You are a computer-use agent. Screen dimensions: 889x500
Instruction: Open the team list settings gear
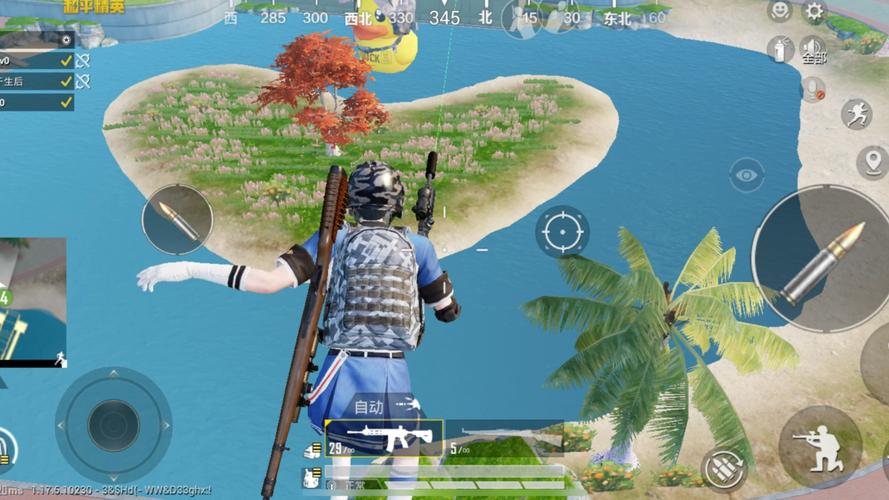(66, 39)
